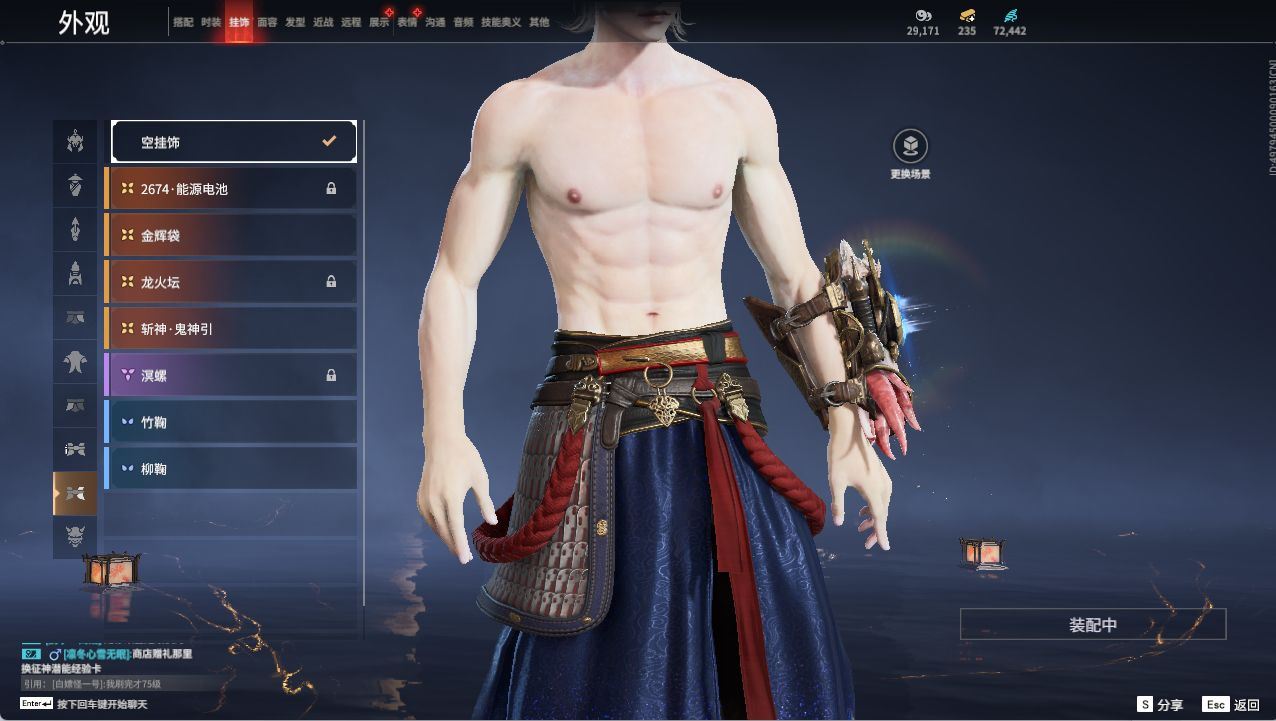The width and height of the screenshot is (1276, 721).
Task: Switch to the 近战 melee tab
Action: pyautogui.click(x=323, y=22)
